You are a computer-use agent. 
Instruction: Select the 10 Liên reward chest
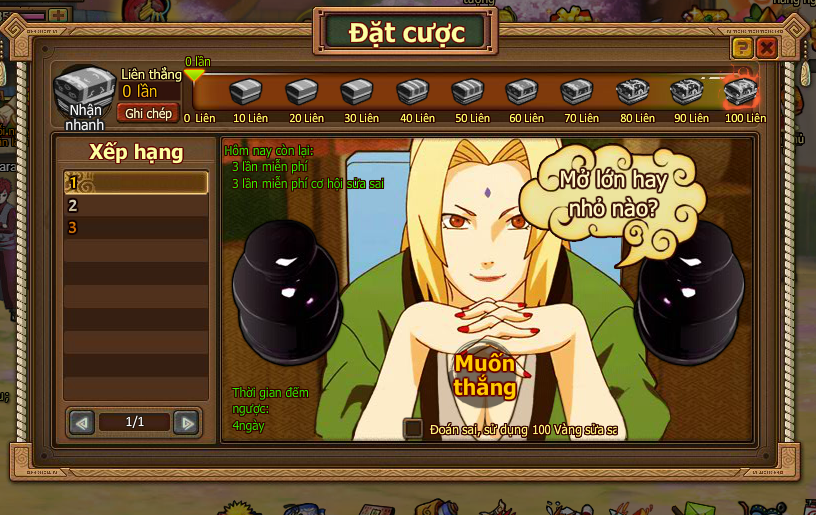[x=246, y=93]
